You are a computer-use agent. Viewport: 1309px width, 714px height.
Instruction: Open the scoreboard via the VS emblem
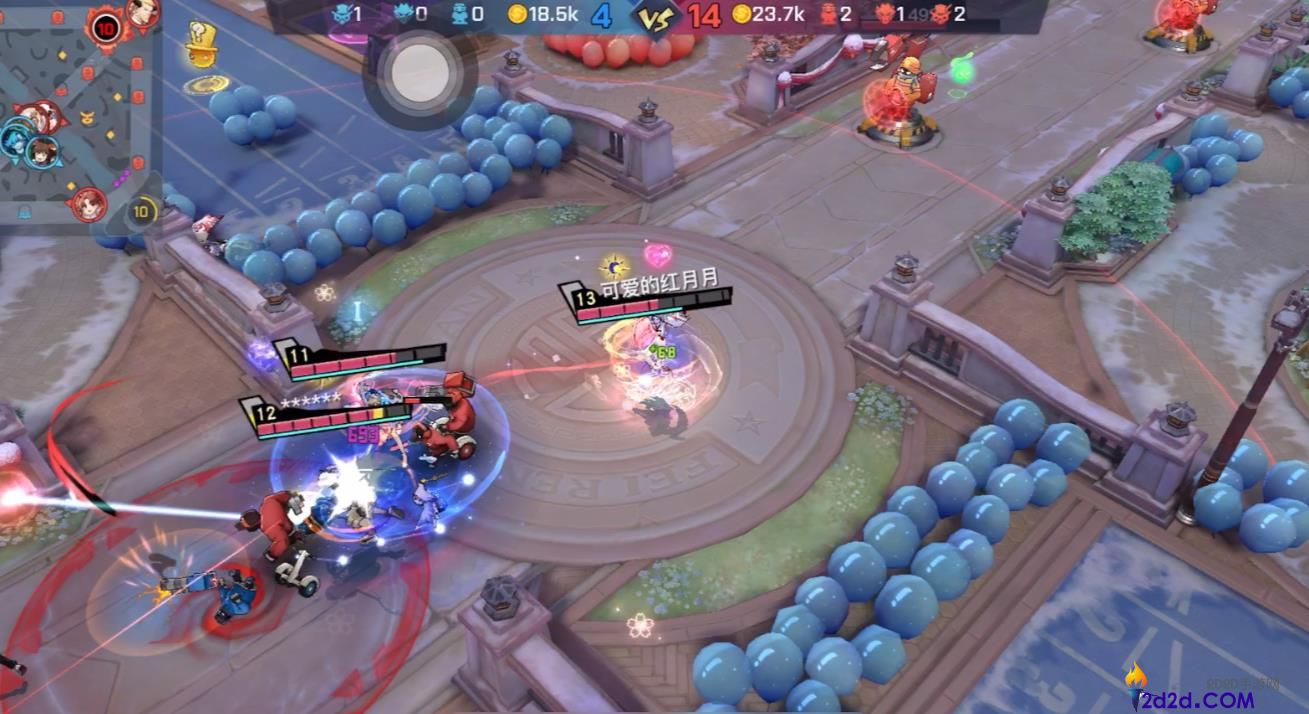tap(655, 17)
